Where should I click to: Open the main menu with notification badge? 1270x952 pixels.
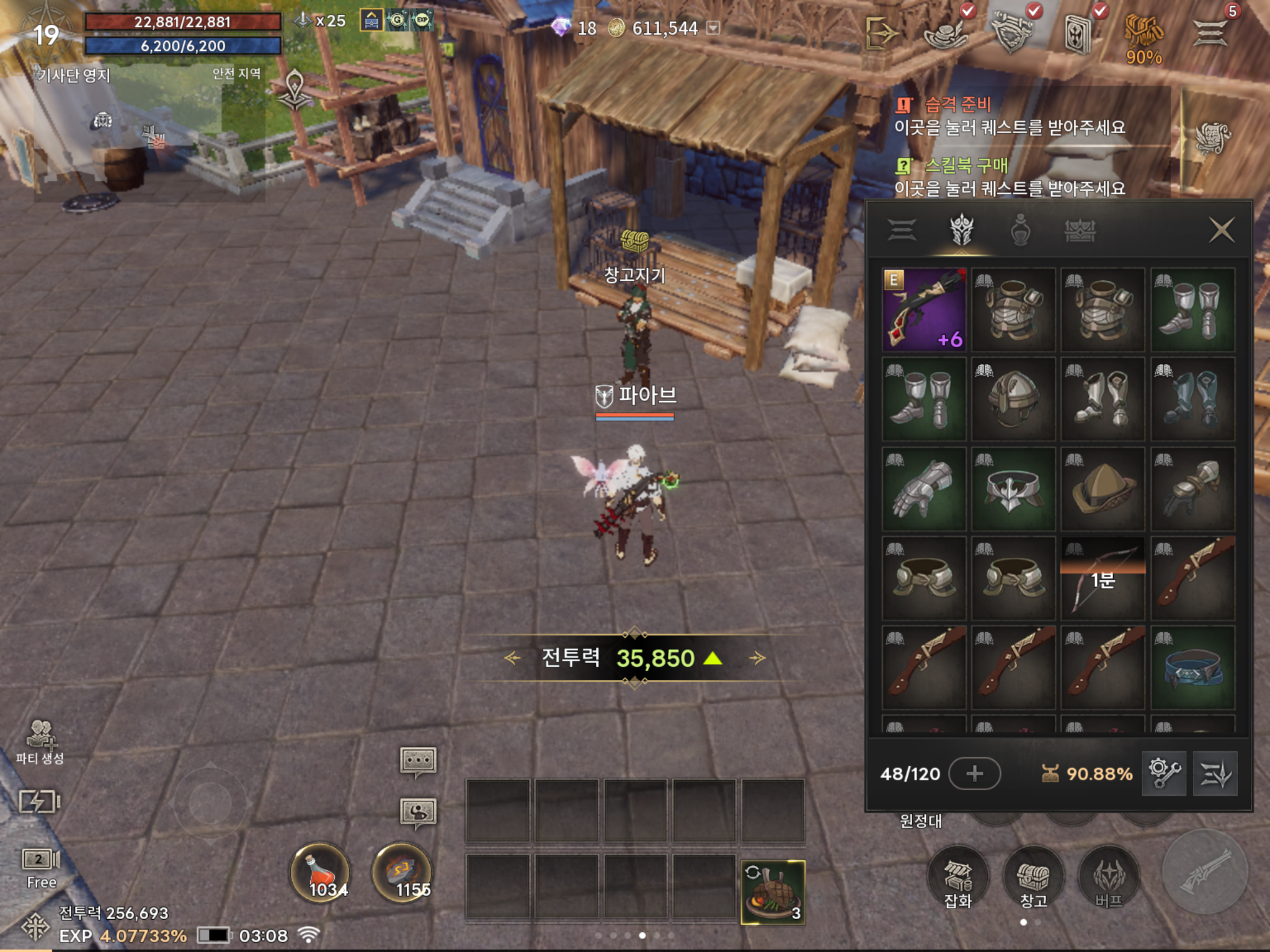pyautogui.click(x=1211, y=31)
